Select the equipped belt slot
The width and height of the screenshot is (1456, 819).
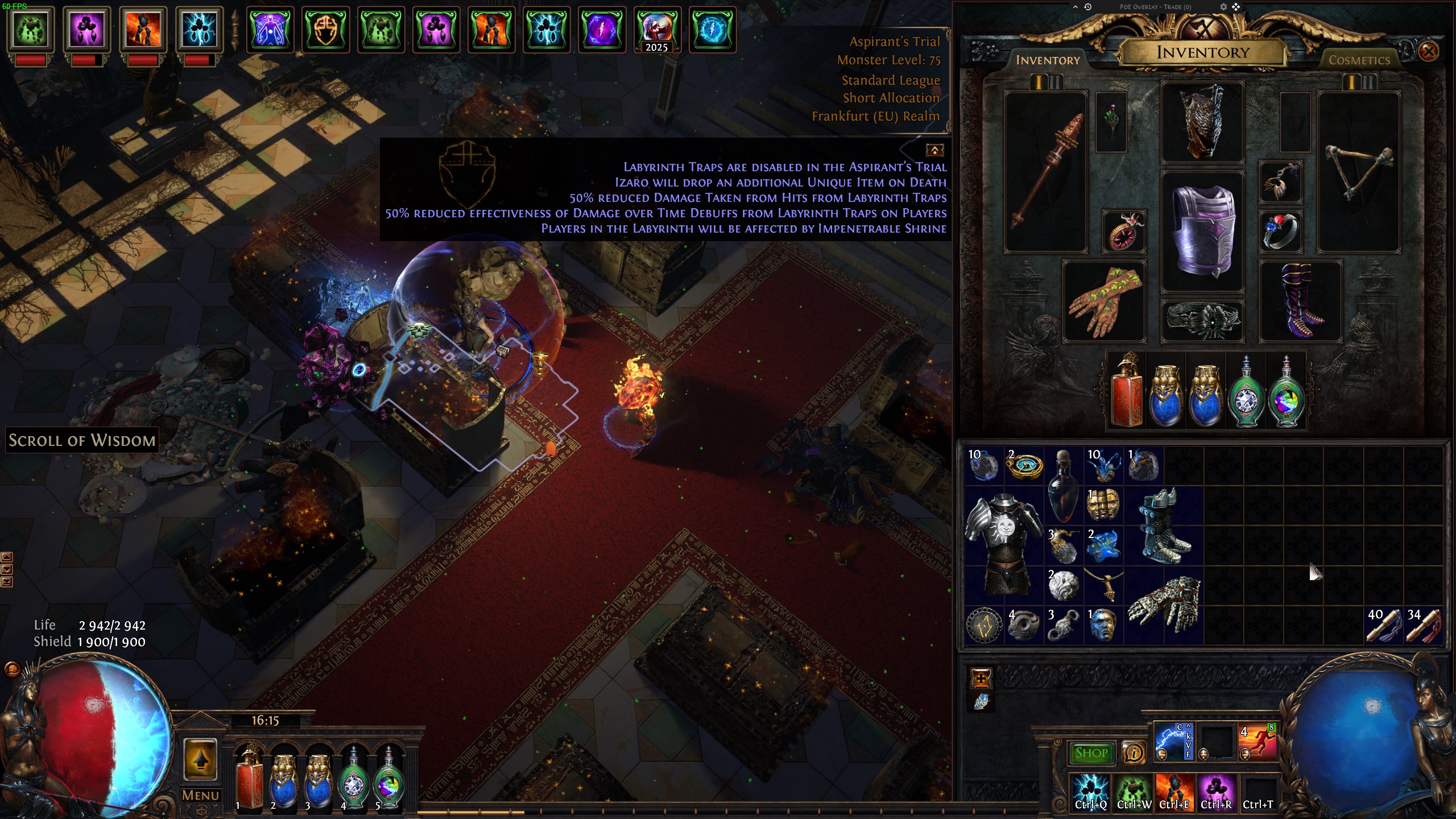click(x=1203, y=320)
